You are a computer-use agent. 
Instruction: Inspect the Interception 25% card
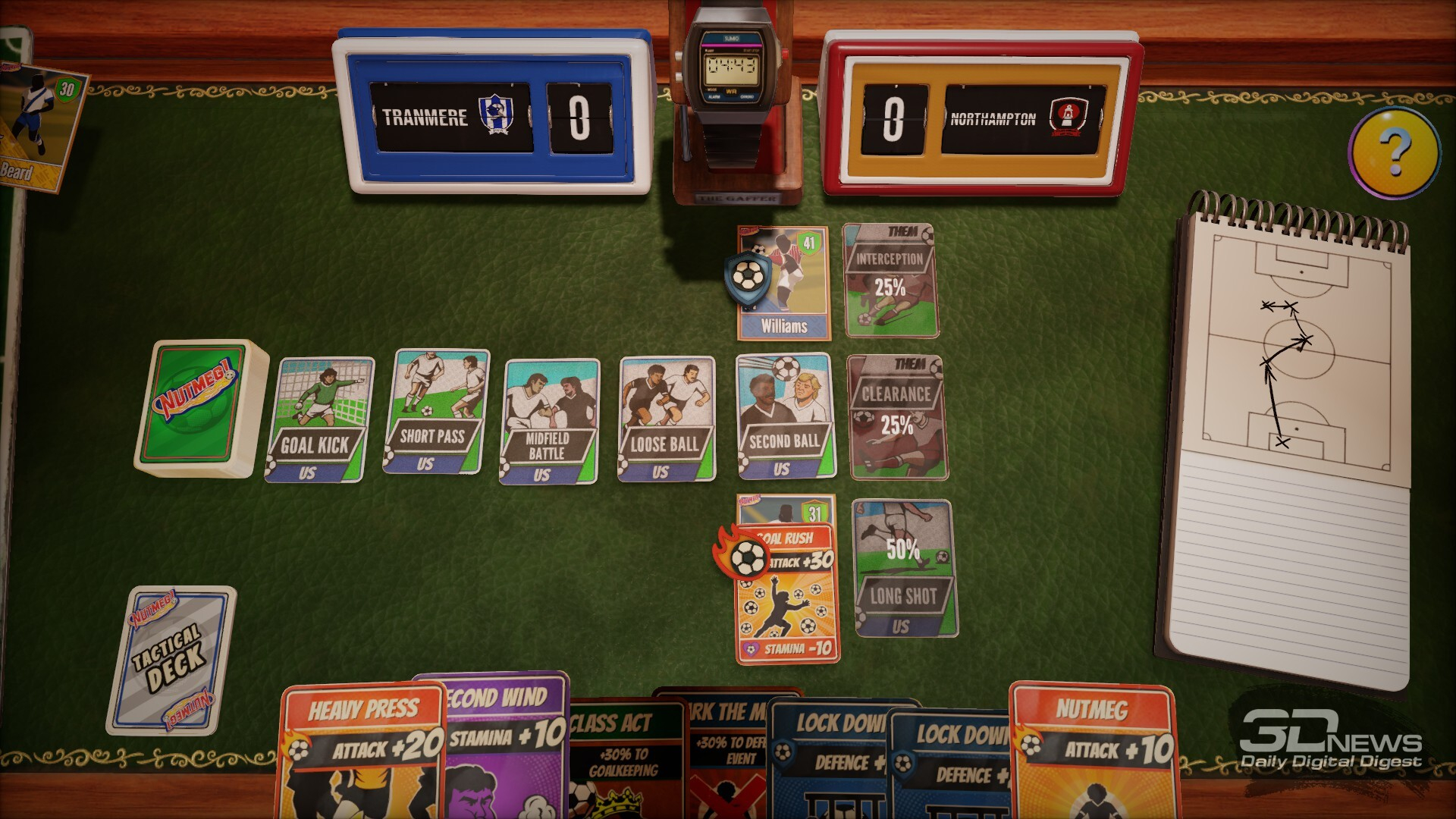coord(890,280)
